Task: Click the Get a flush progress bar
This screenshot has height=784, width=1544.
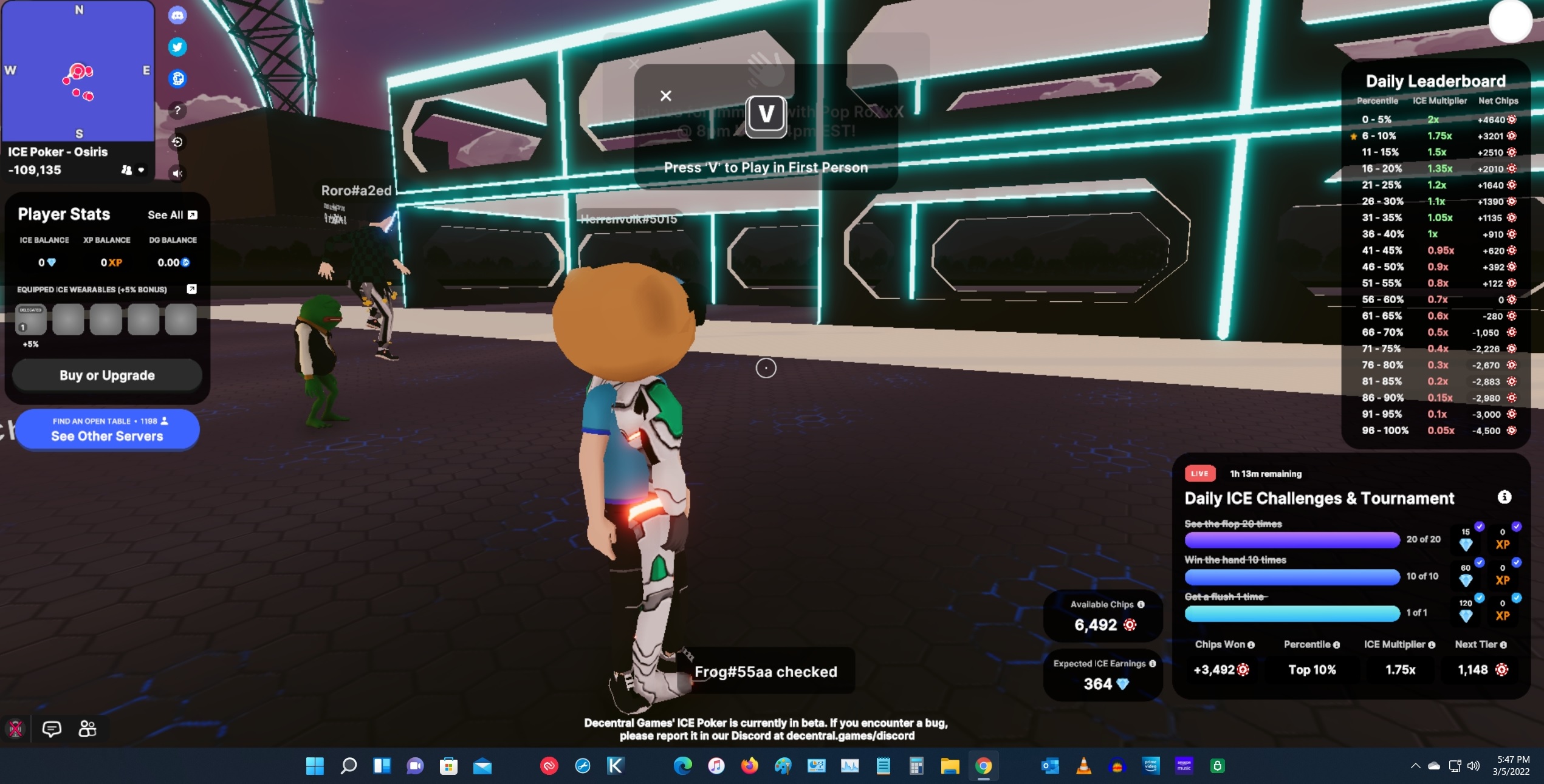Action: (1292, 614)
